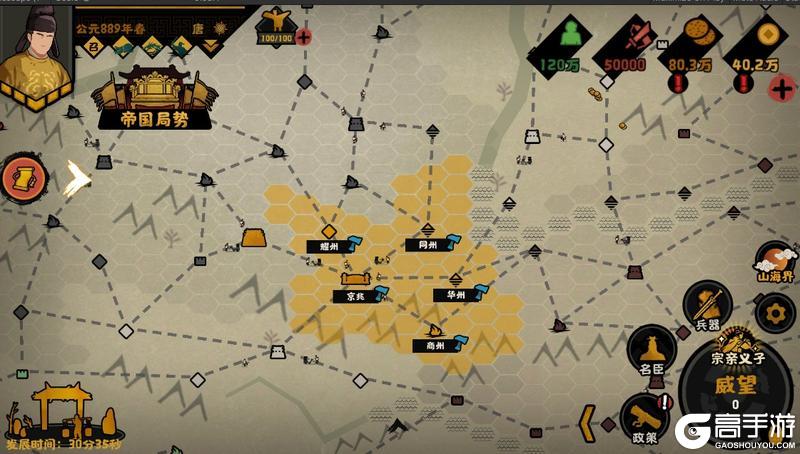Click the red plus beside 100/100

click(x=304, y=38)
